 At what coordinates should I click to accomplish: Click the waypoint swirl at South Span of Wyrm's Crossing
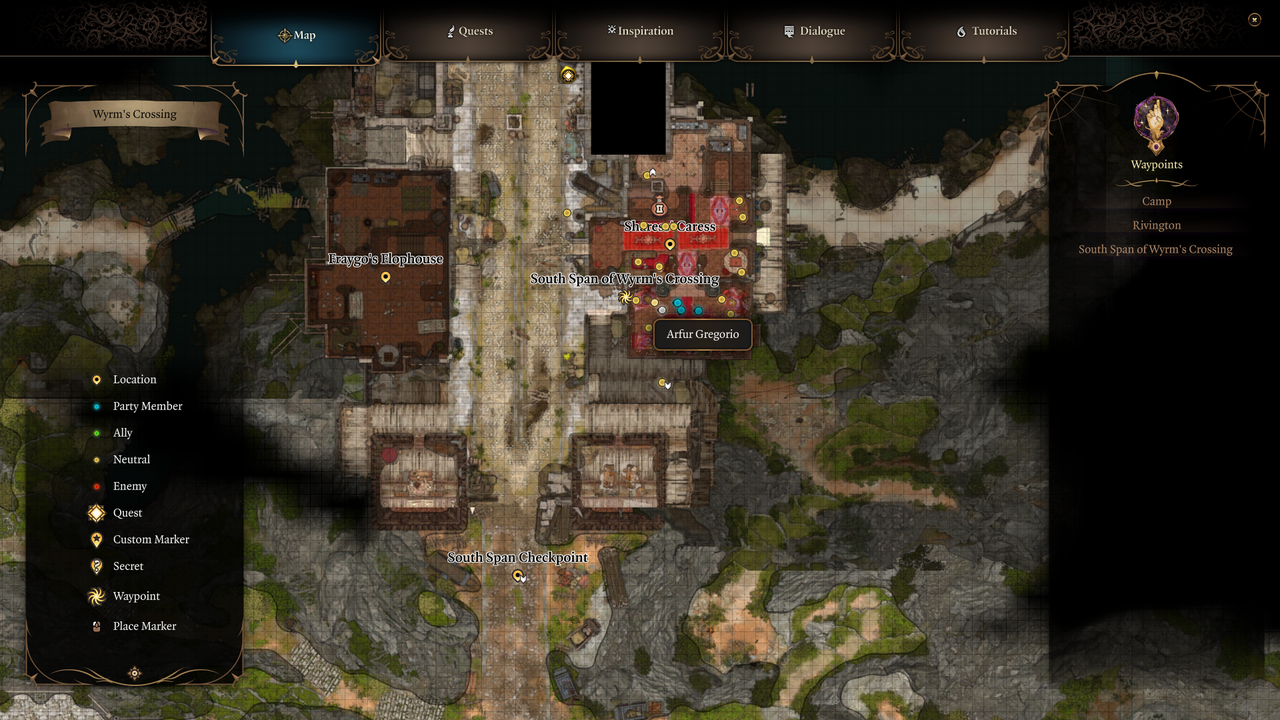coord(625,295)
